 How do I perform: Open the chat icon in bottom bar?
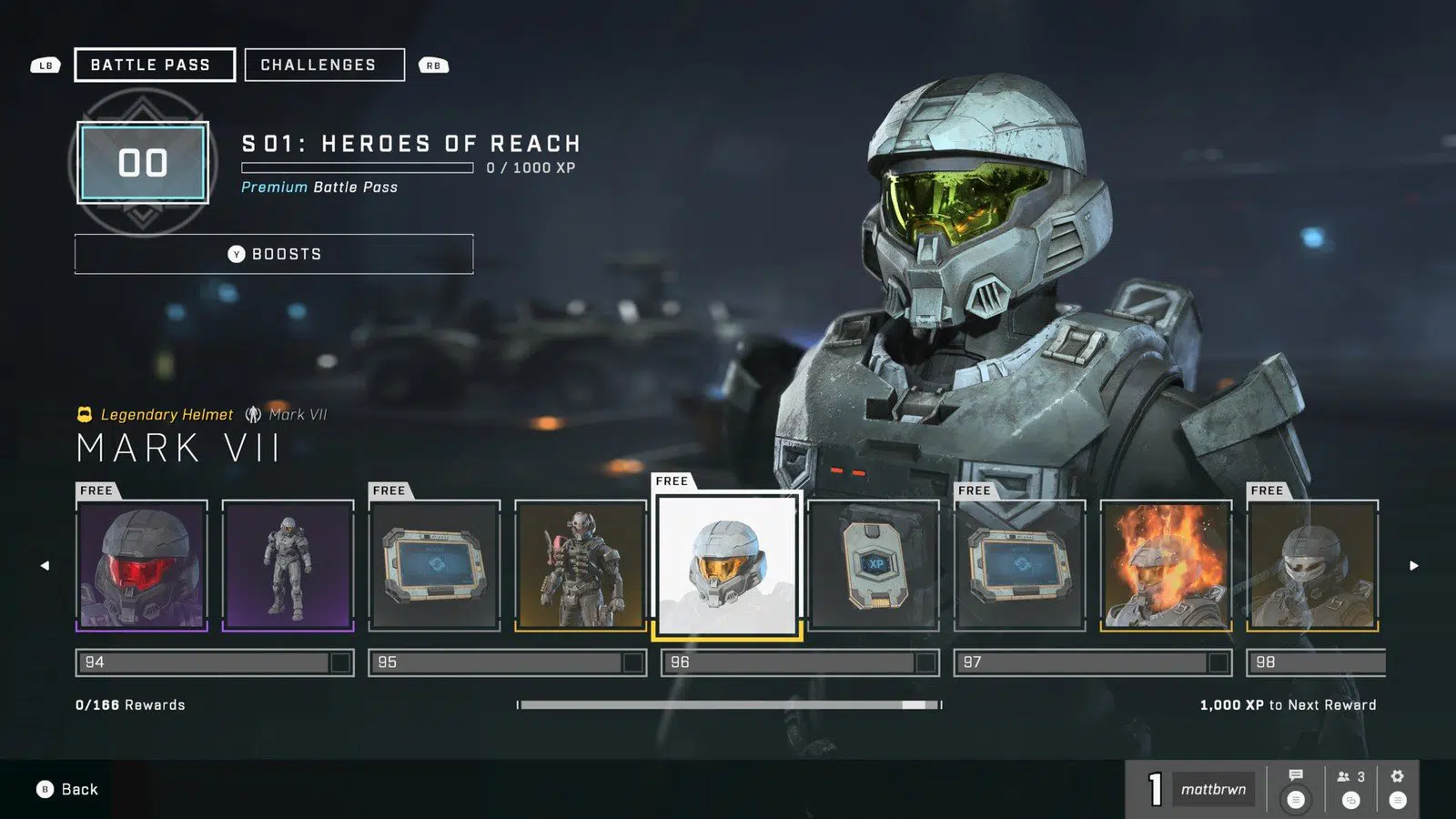(x=1296, y=788)
